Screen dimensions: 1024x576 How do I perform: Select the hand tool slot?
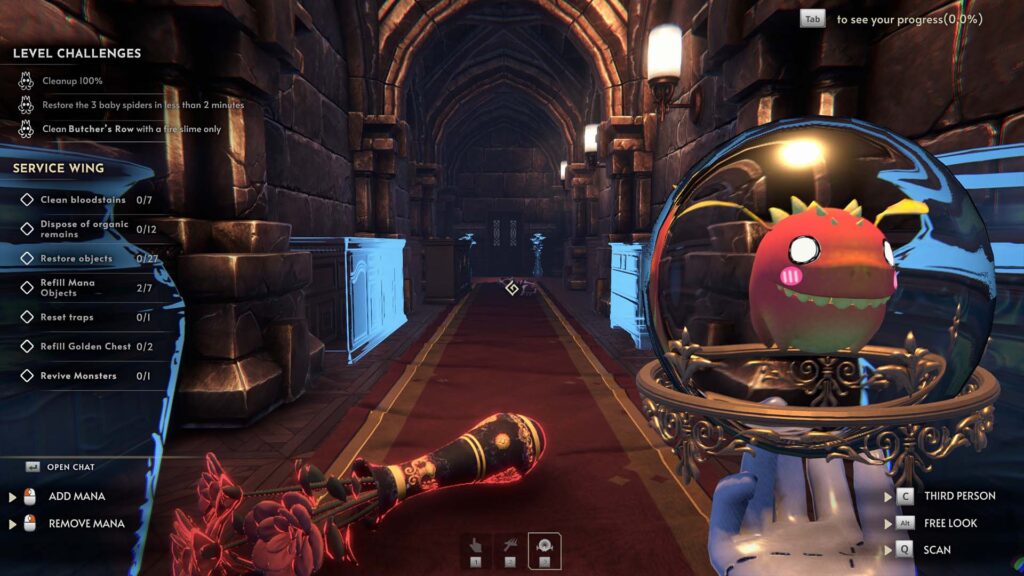point(477,549)
